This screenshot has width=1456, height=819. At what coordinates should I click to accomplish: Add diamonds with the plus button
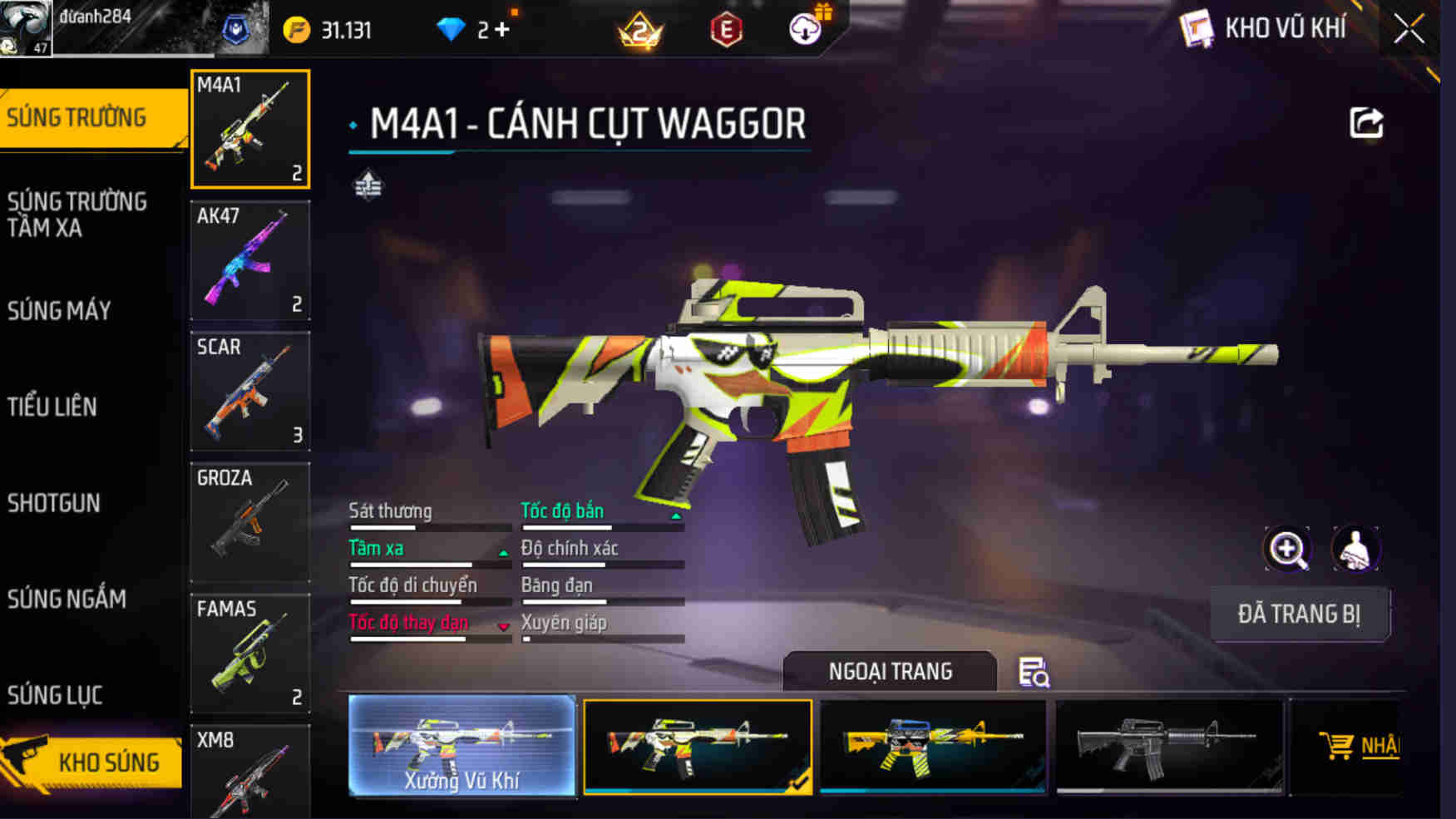(x=502, y=30)
